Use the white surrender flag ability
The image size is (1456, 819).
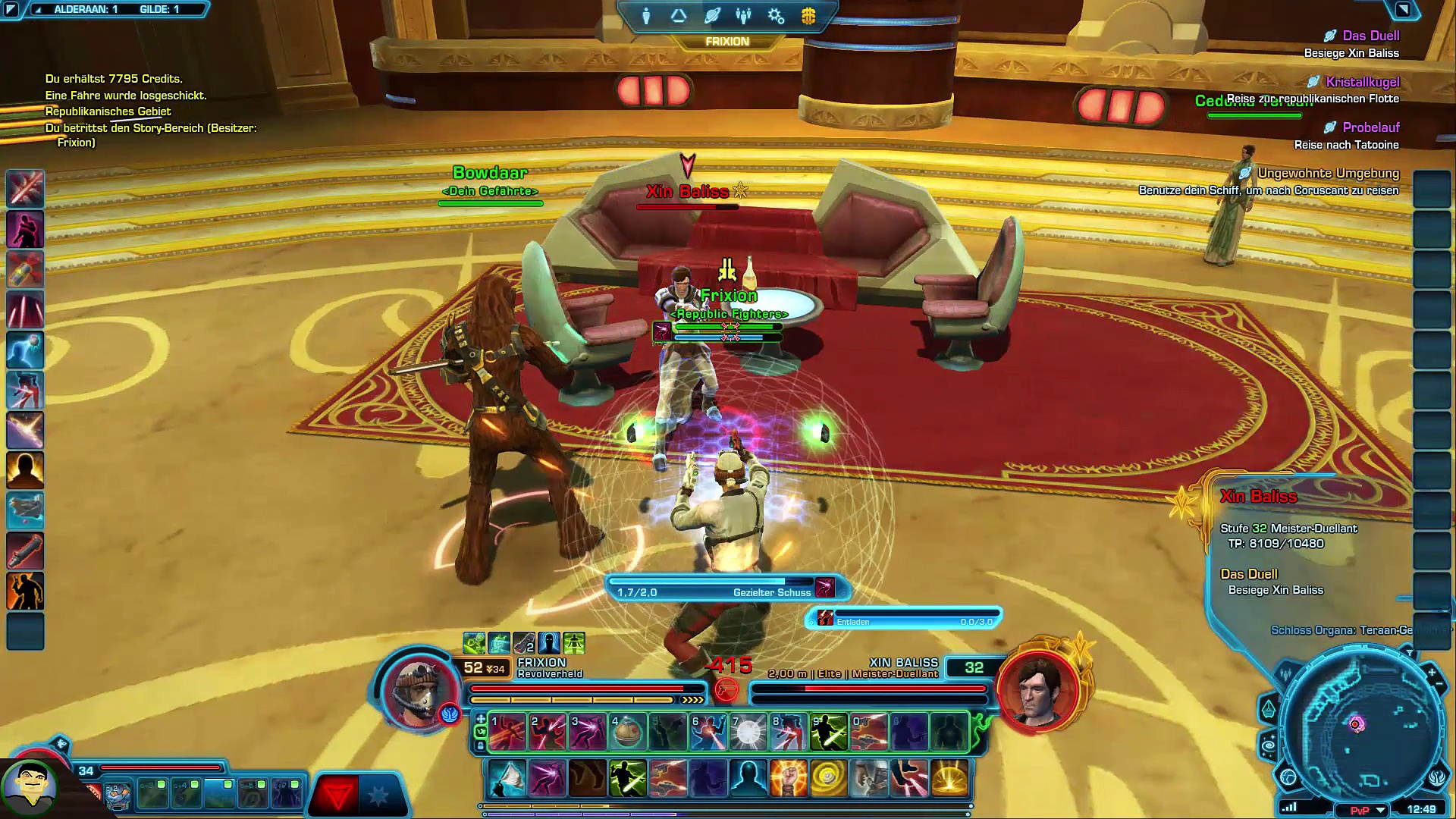[507, 779]
